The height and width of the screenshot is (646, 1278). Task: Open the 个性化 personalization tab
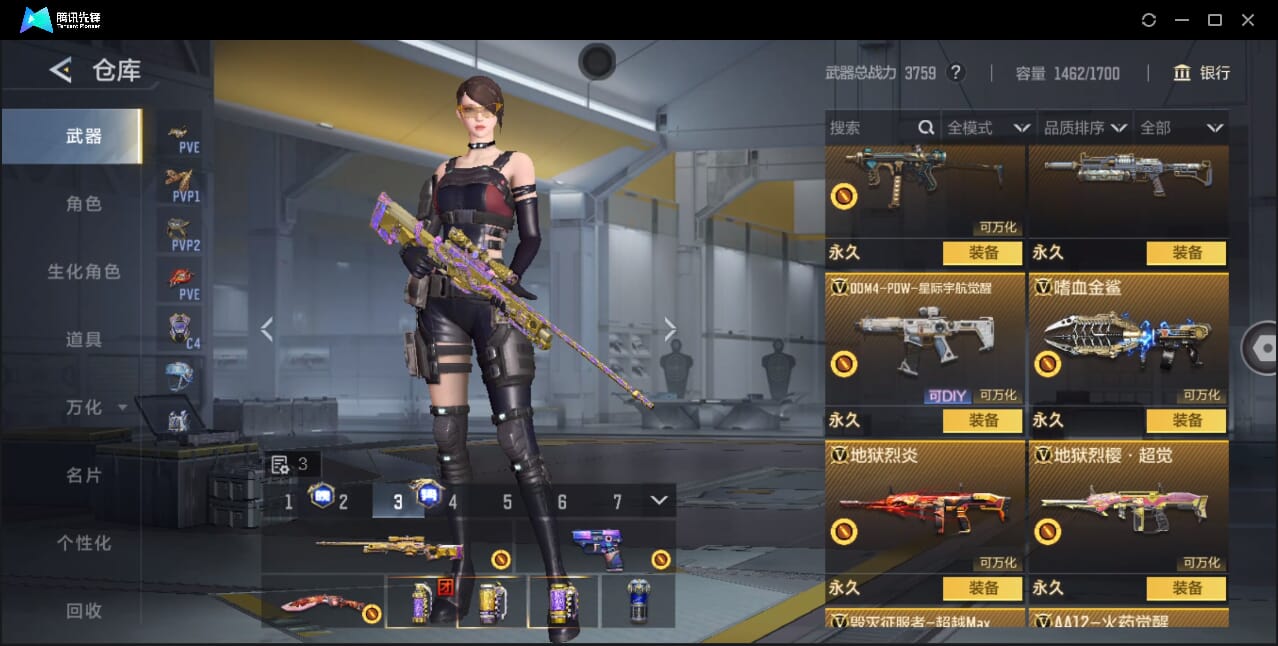[84, 543]
